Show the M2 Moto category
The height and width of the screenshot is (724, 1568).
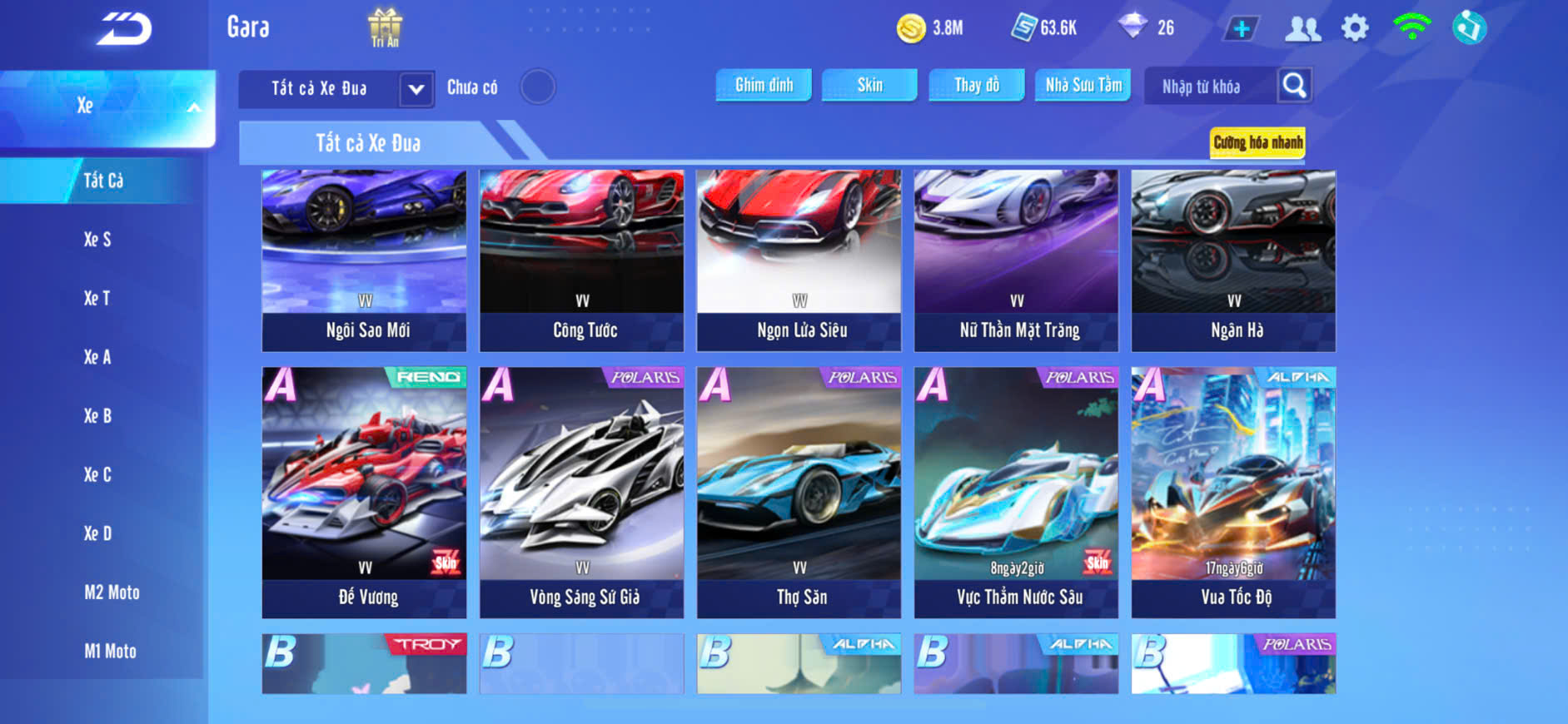[x=112, y=593]
